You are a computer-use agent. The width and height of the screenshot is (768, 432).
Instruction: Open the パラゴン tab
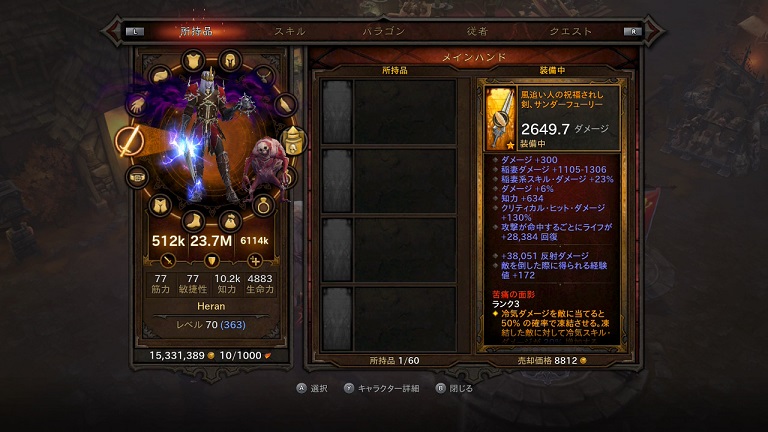(x=384, y=31)
